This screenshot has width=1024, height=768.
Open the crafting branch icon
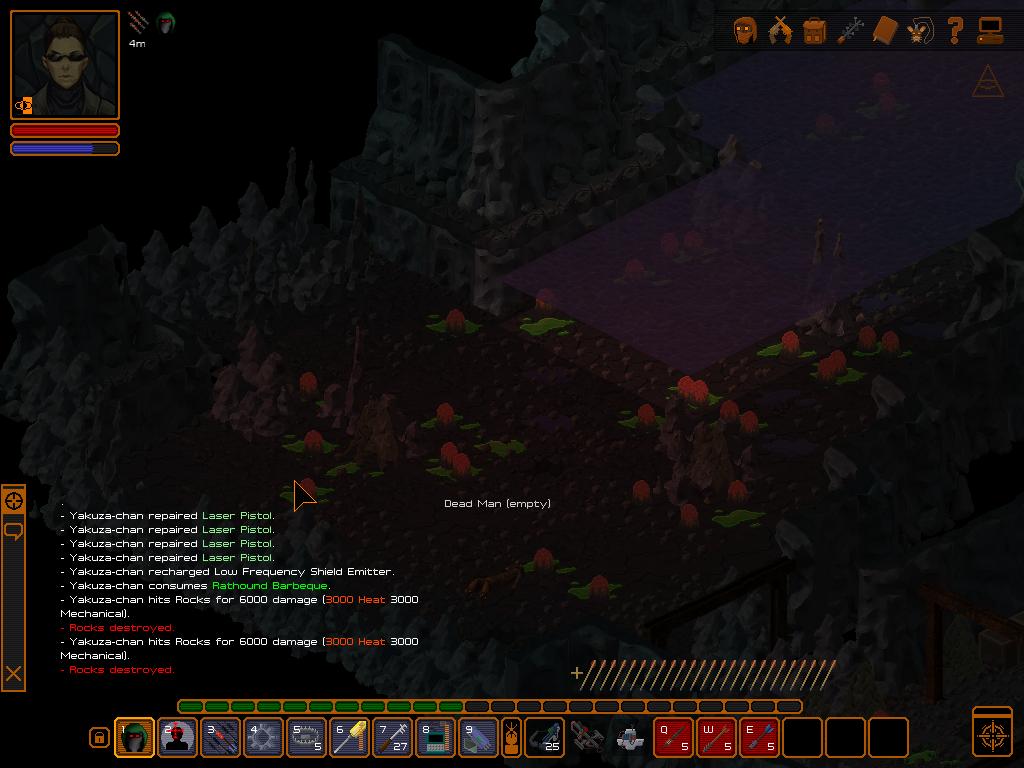(849, 31)
